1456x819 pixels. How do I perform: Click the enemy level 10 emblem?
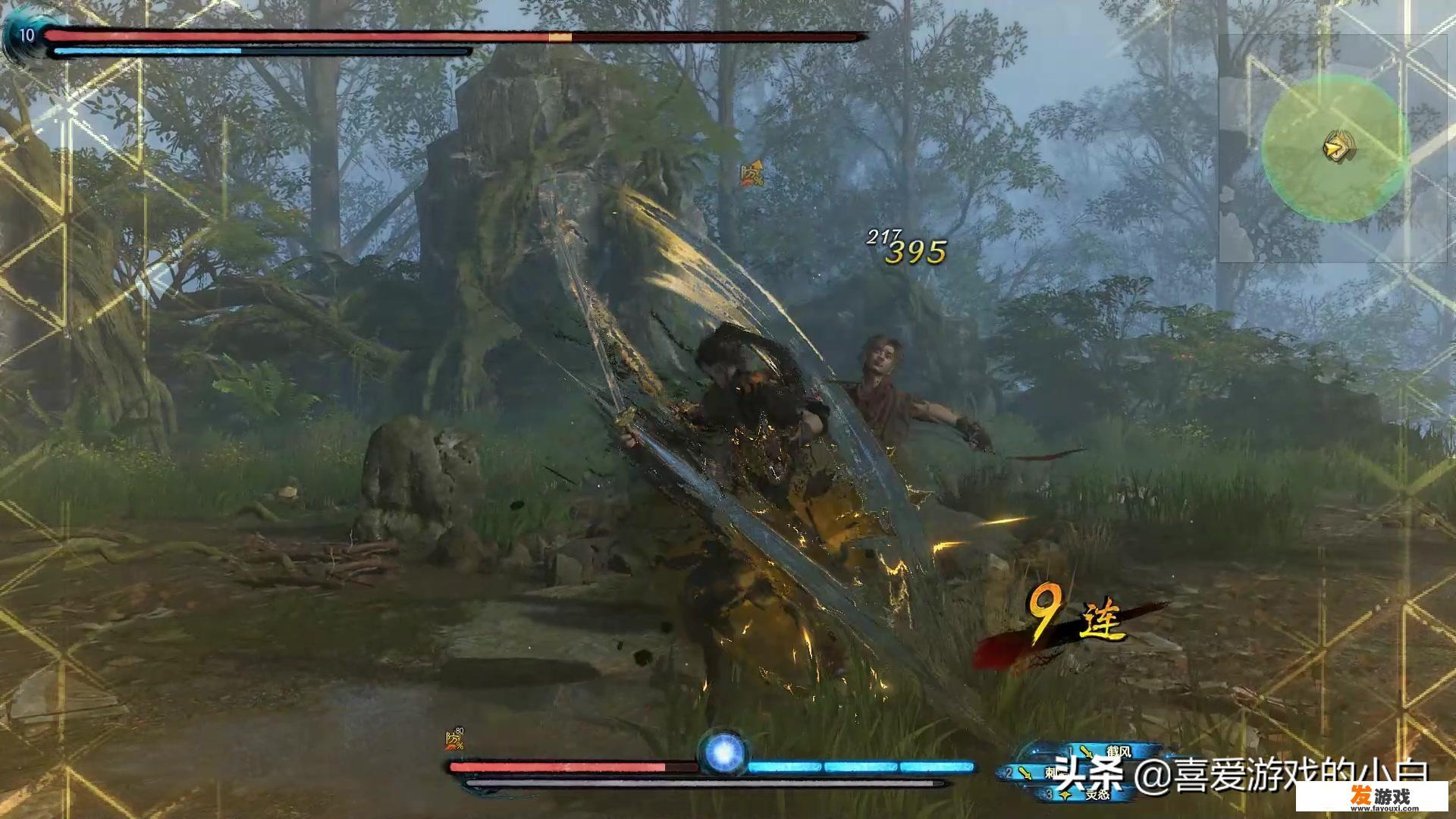point(26,36)
